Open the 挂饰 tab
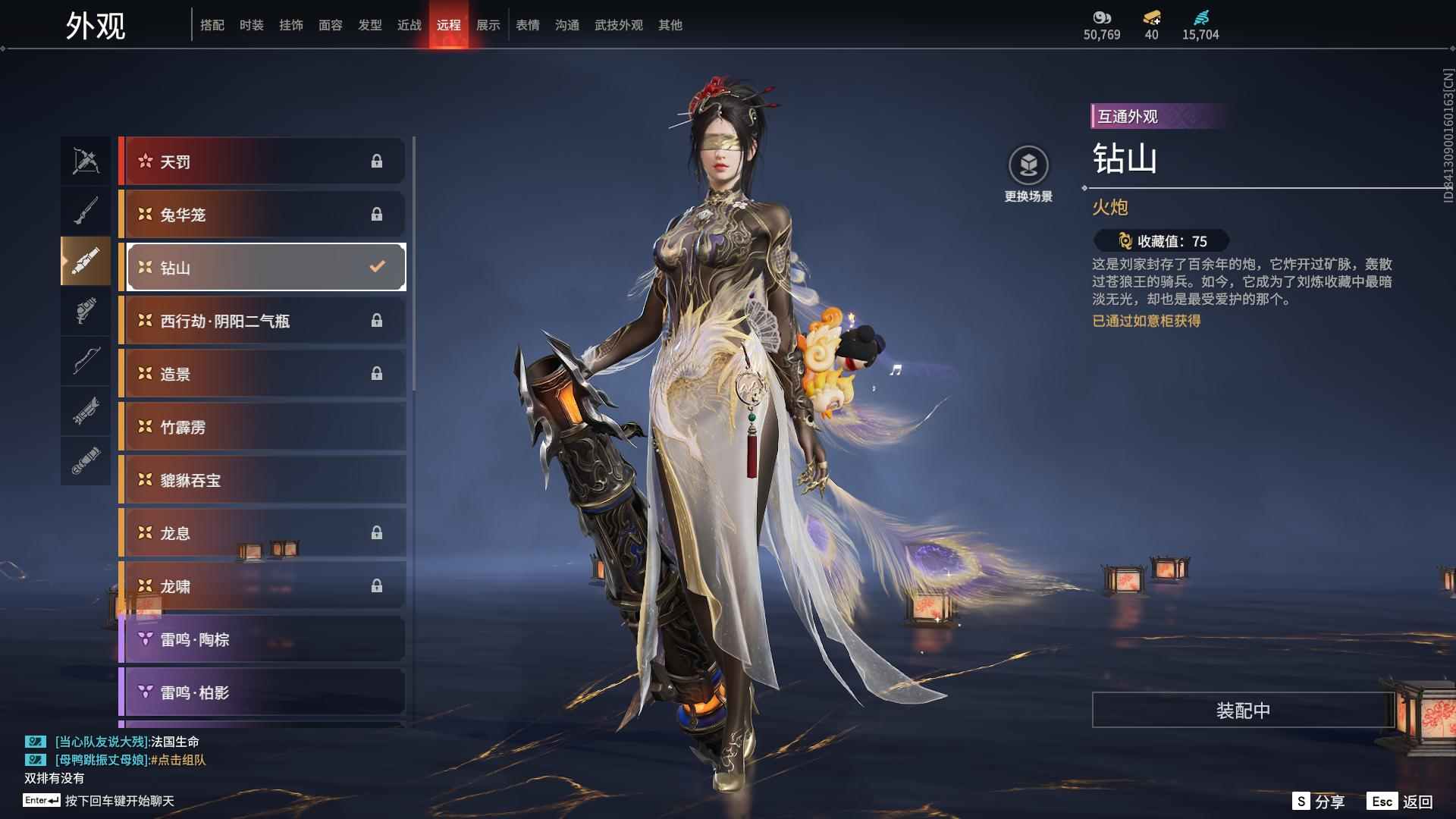Image resolution: width=1456 pixels, height=819 pixels. pyautogui.click(x=290, y=25)
